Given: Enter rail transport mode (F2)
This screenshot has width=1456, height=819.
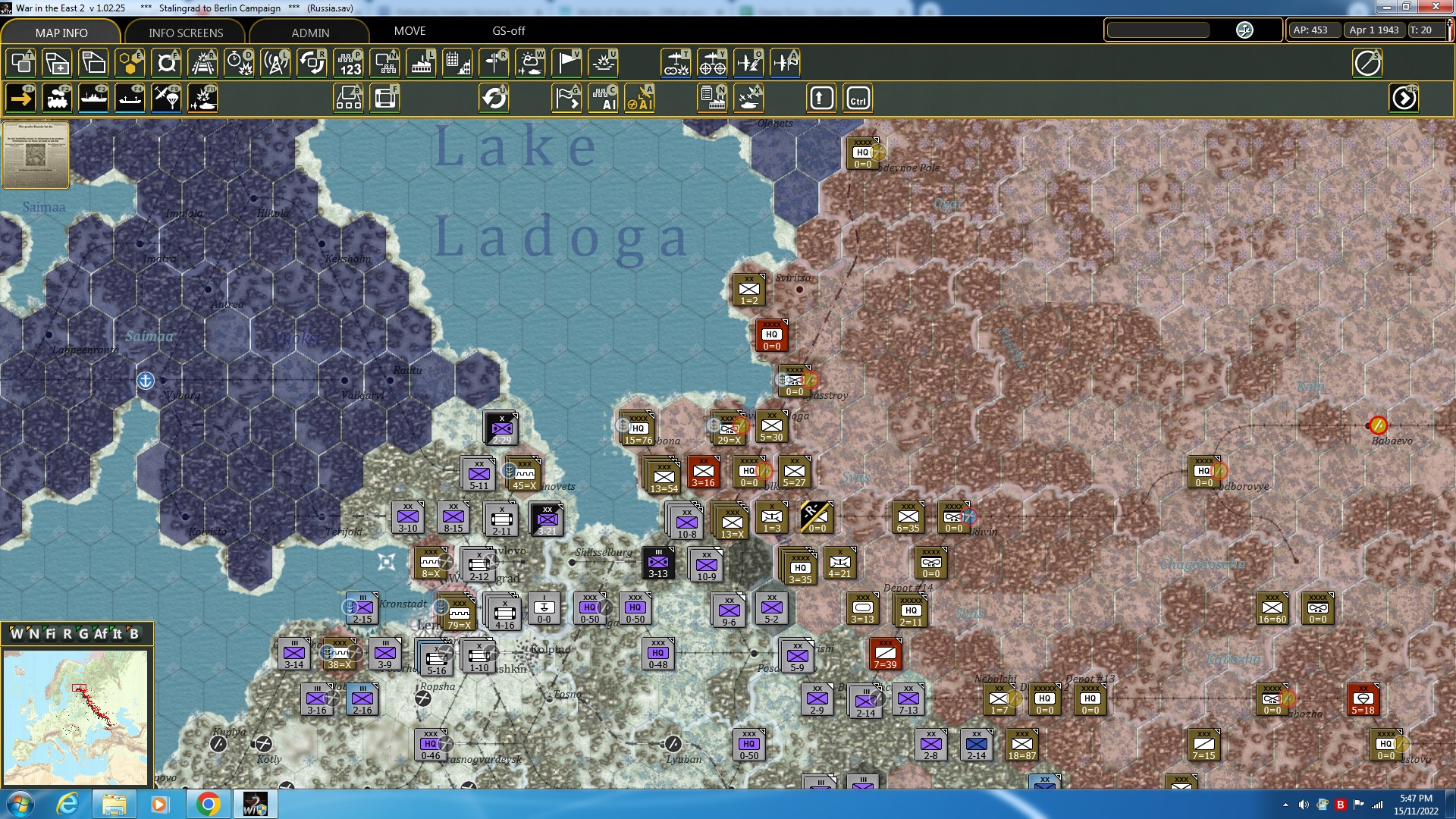Looking at the screenshot, I should pyautogui.click(x=58, y=98).
